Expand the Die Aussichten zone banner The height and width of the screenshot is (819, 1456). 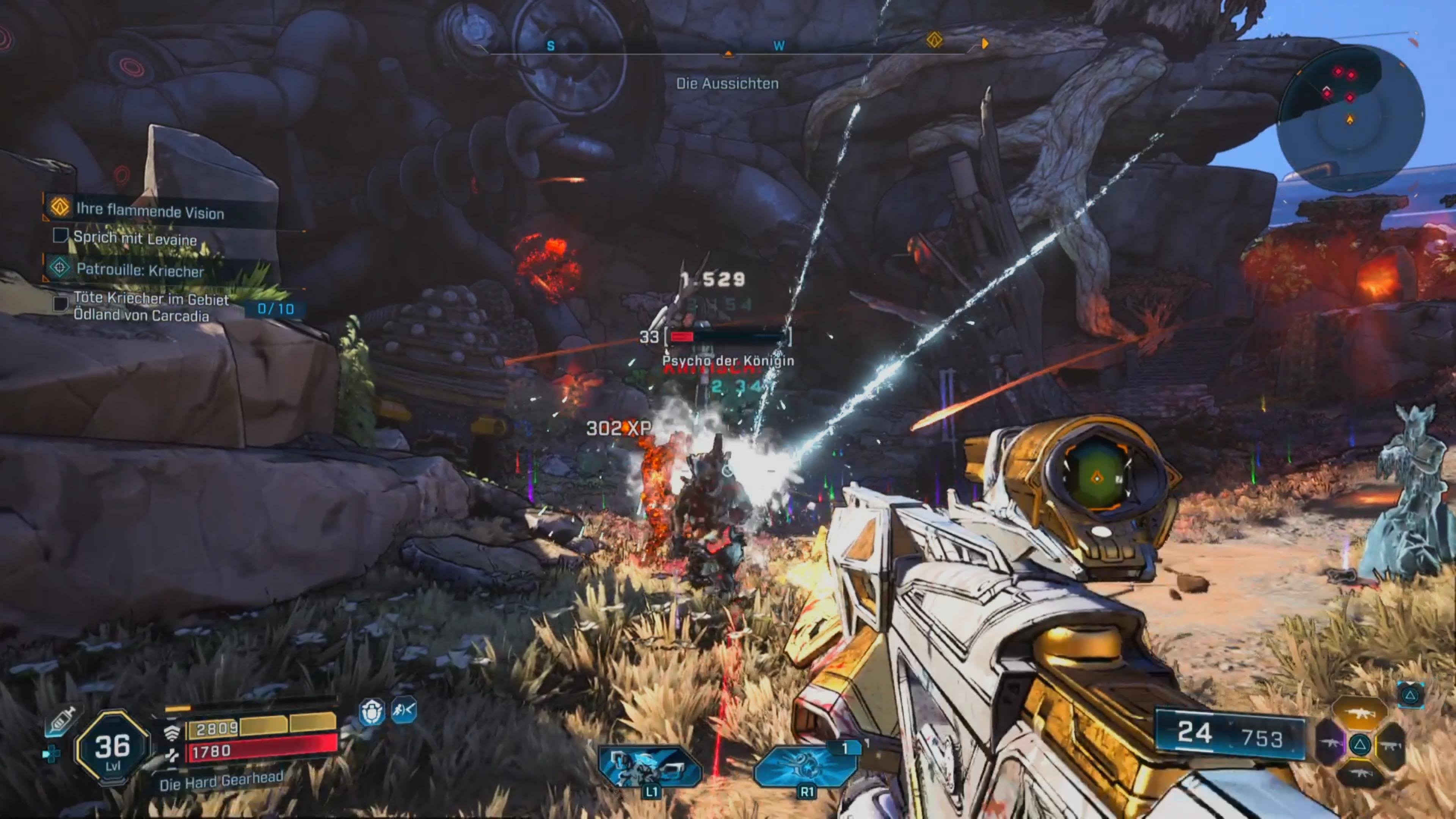728,84
